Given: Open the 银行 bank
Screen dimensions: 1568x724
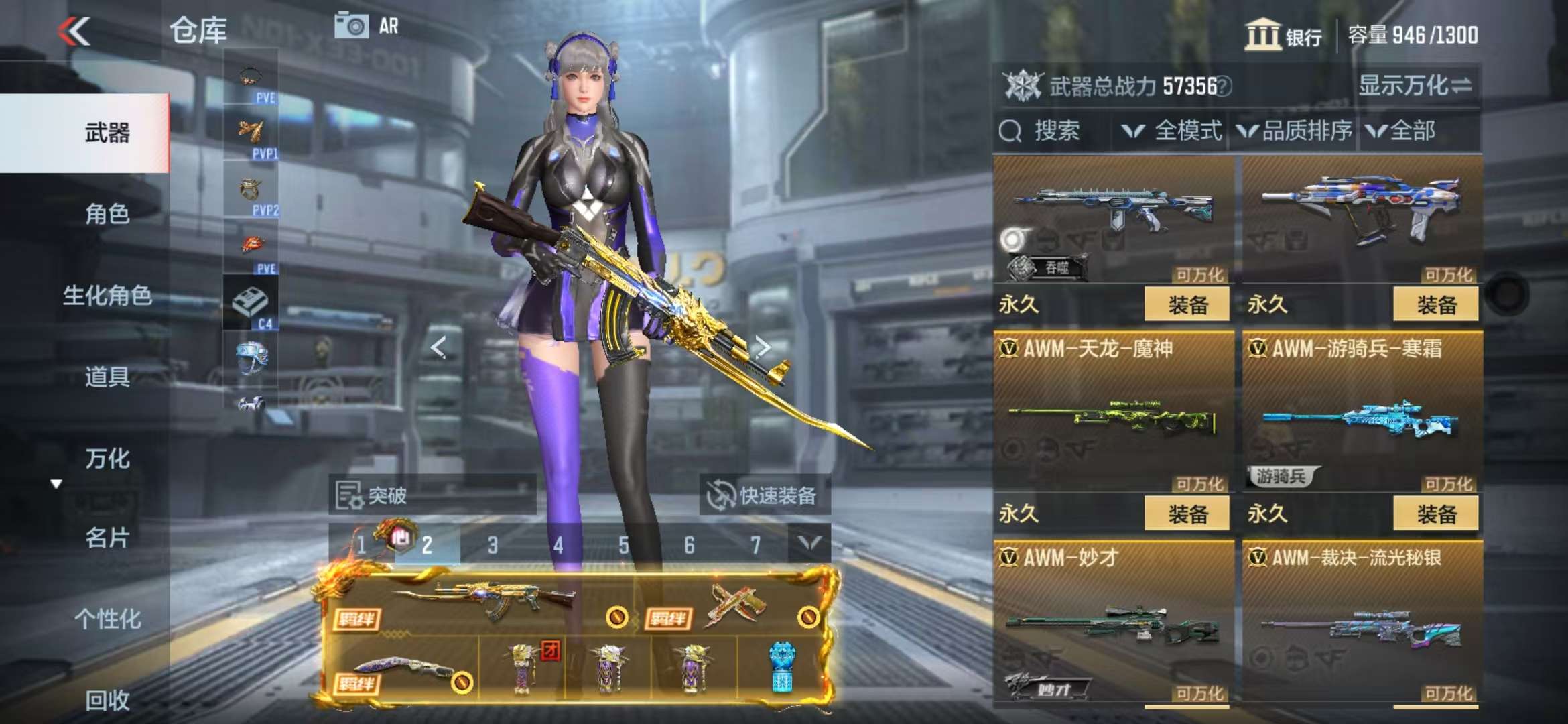Looking at the screenshot, I should [1283, 35].
